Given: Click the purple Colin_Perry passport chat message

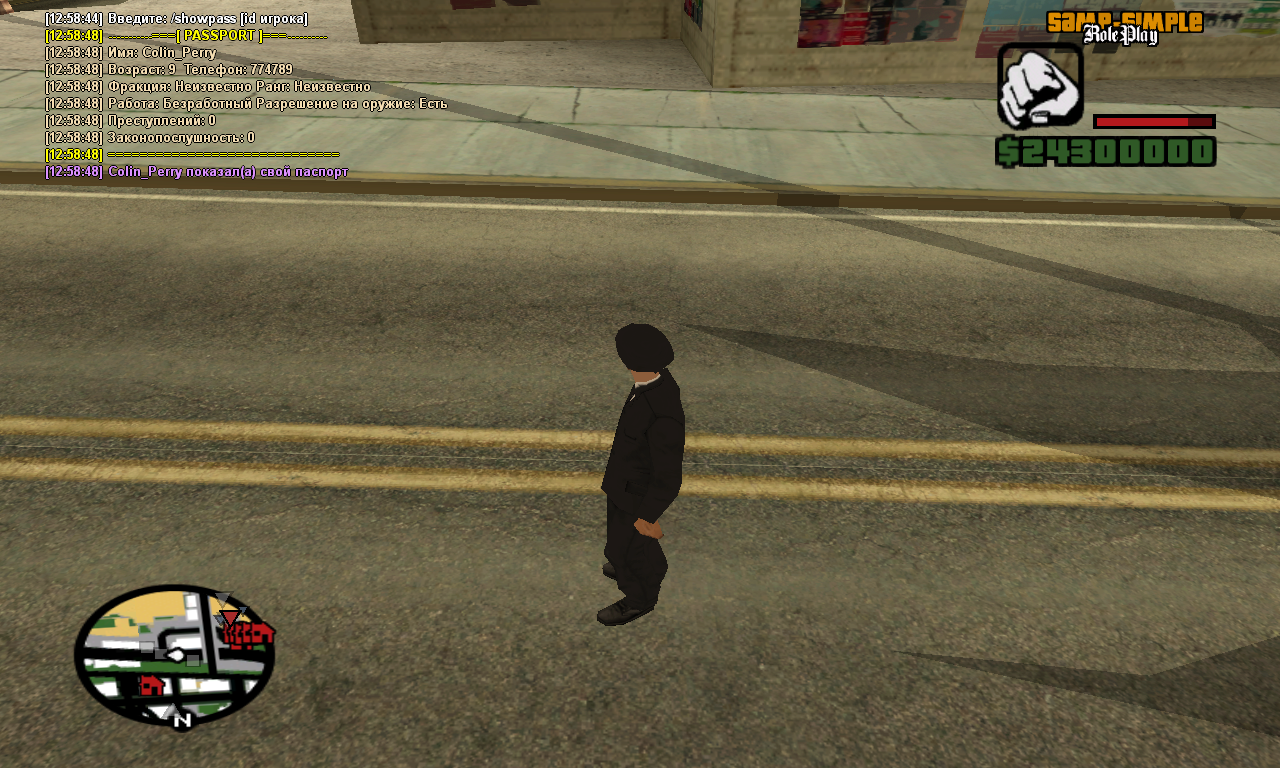Looking at the screenshot, I should click(227, 172).
